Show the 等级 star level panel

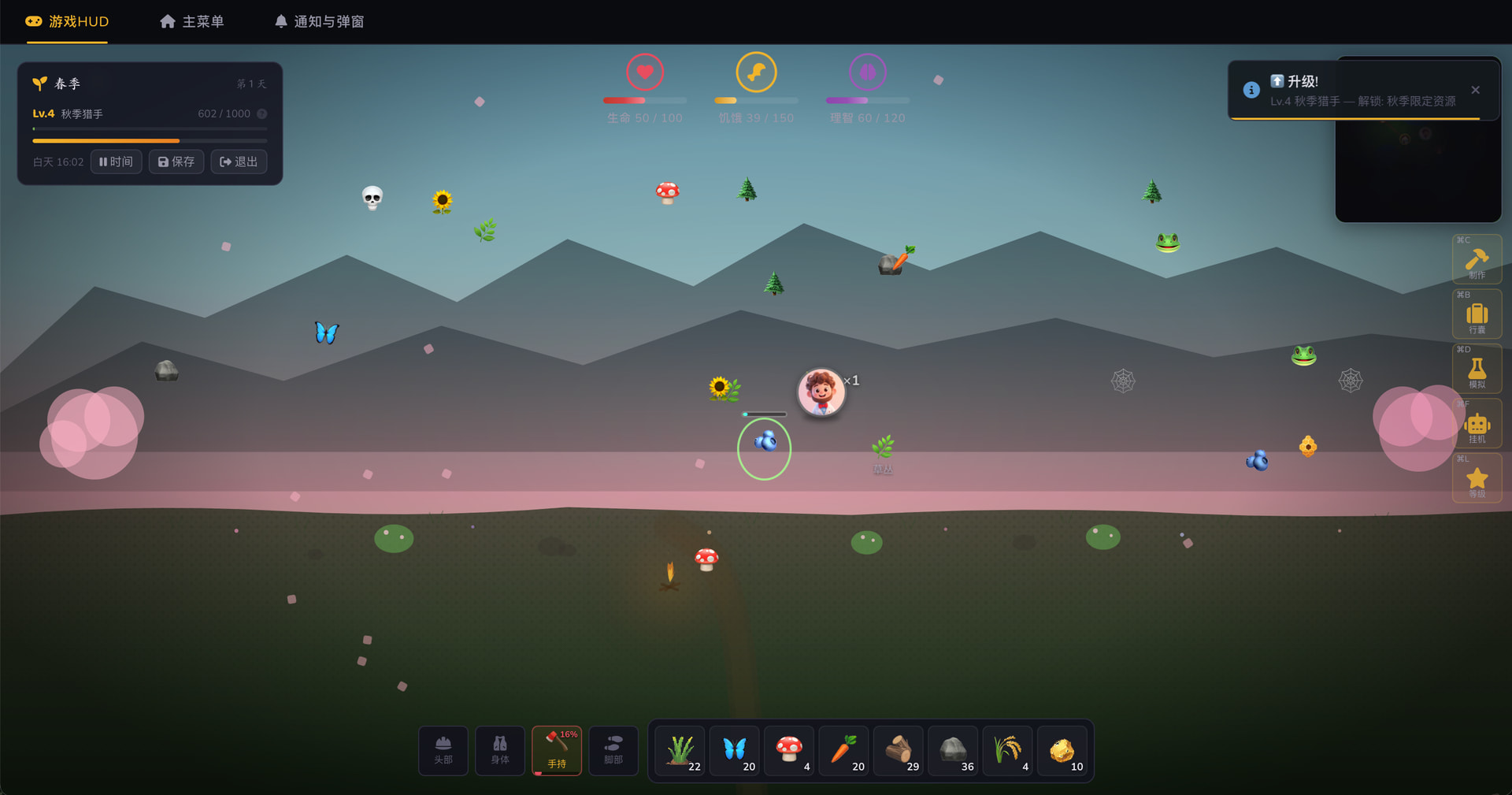pos(1477,479)
